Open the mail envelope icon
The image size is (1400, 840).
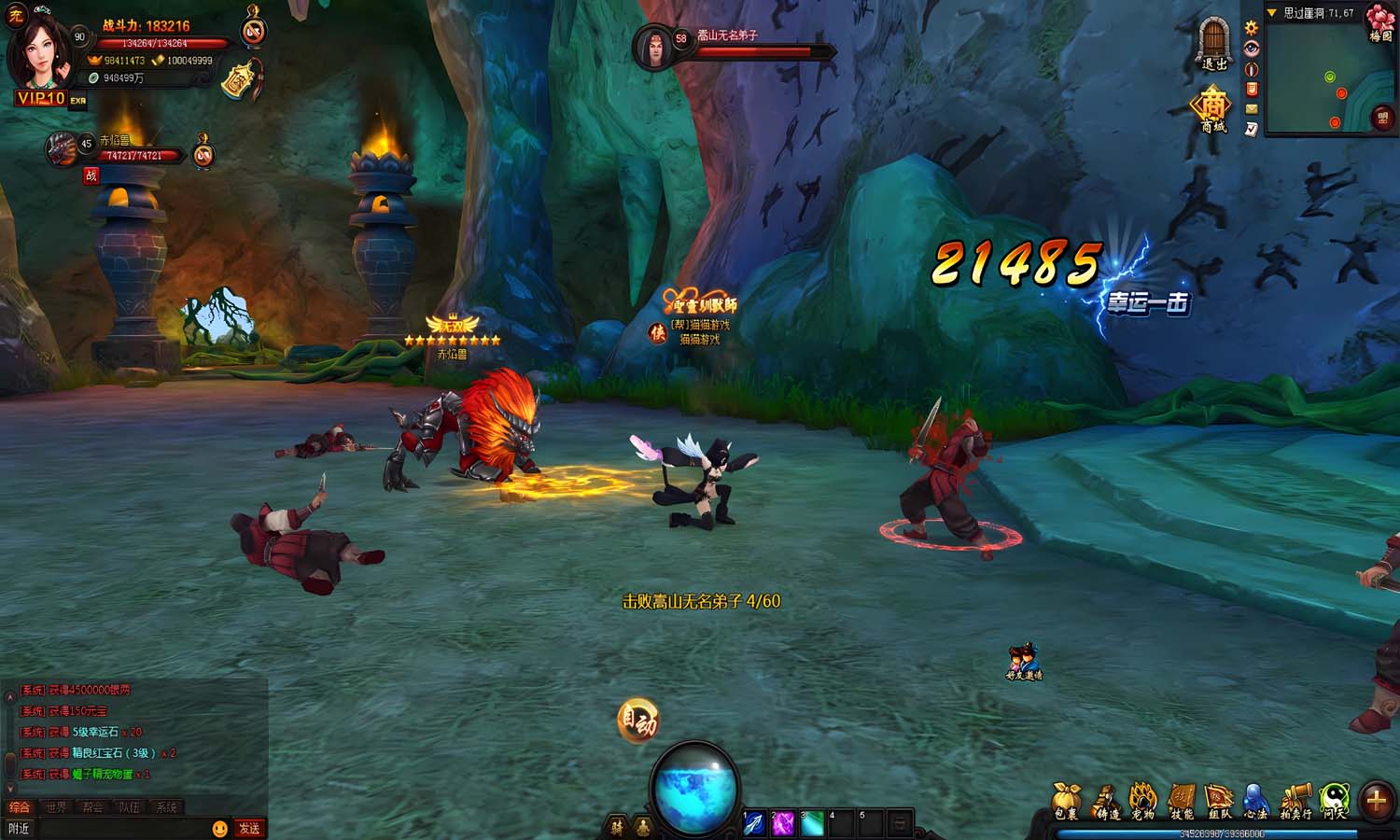click(x=1252, y=109)
